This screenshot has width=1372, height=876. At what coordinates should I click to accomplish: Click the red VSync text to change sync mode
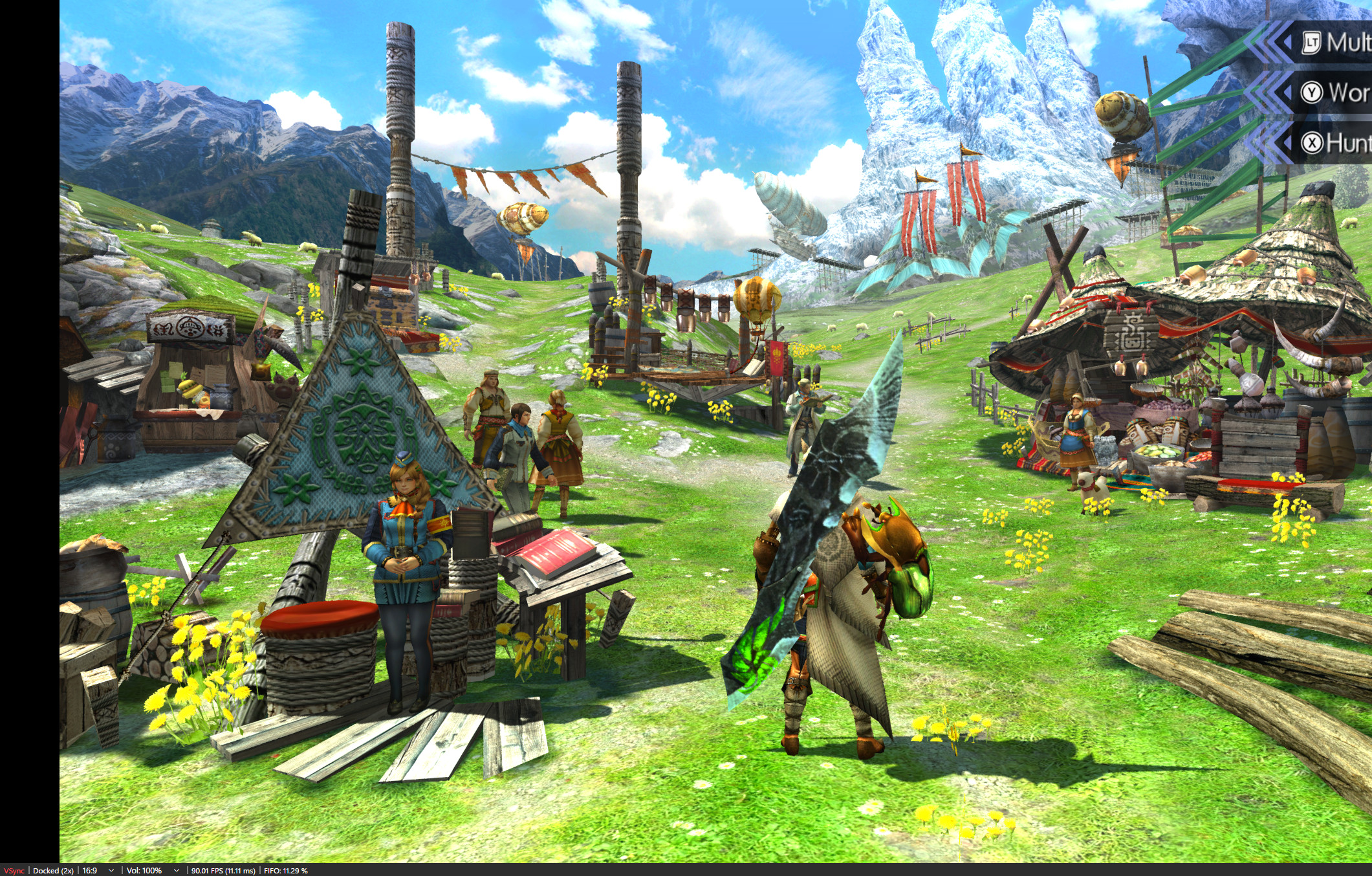pos(15,870)
